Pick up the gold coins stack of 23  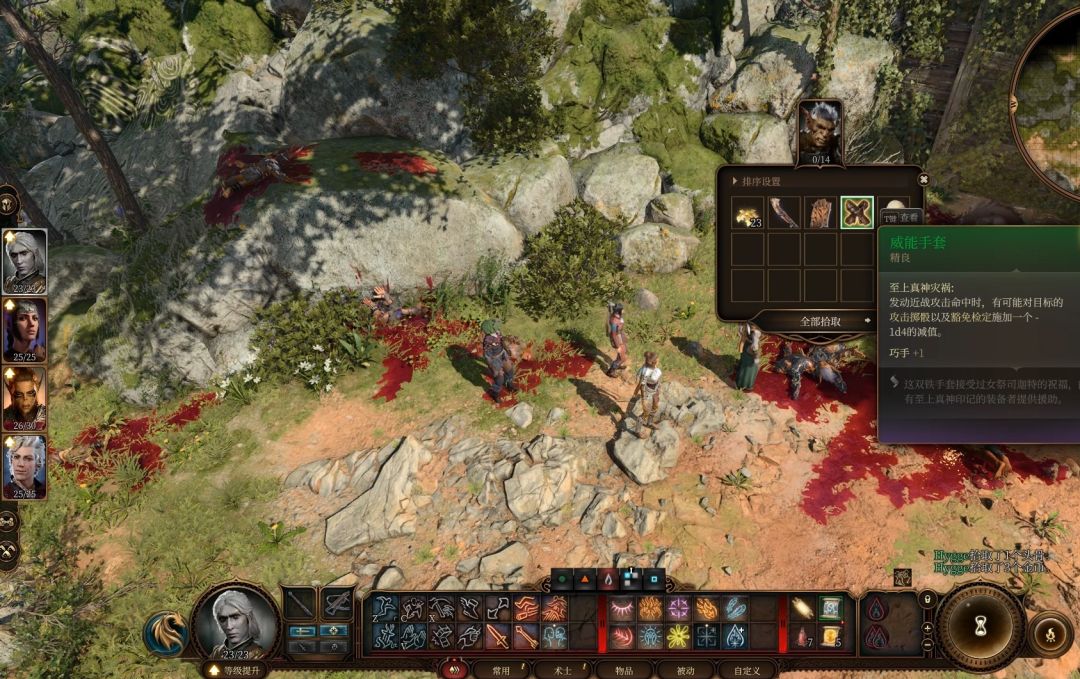747,212
